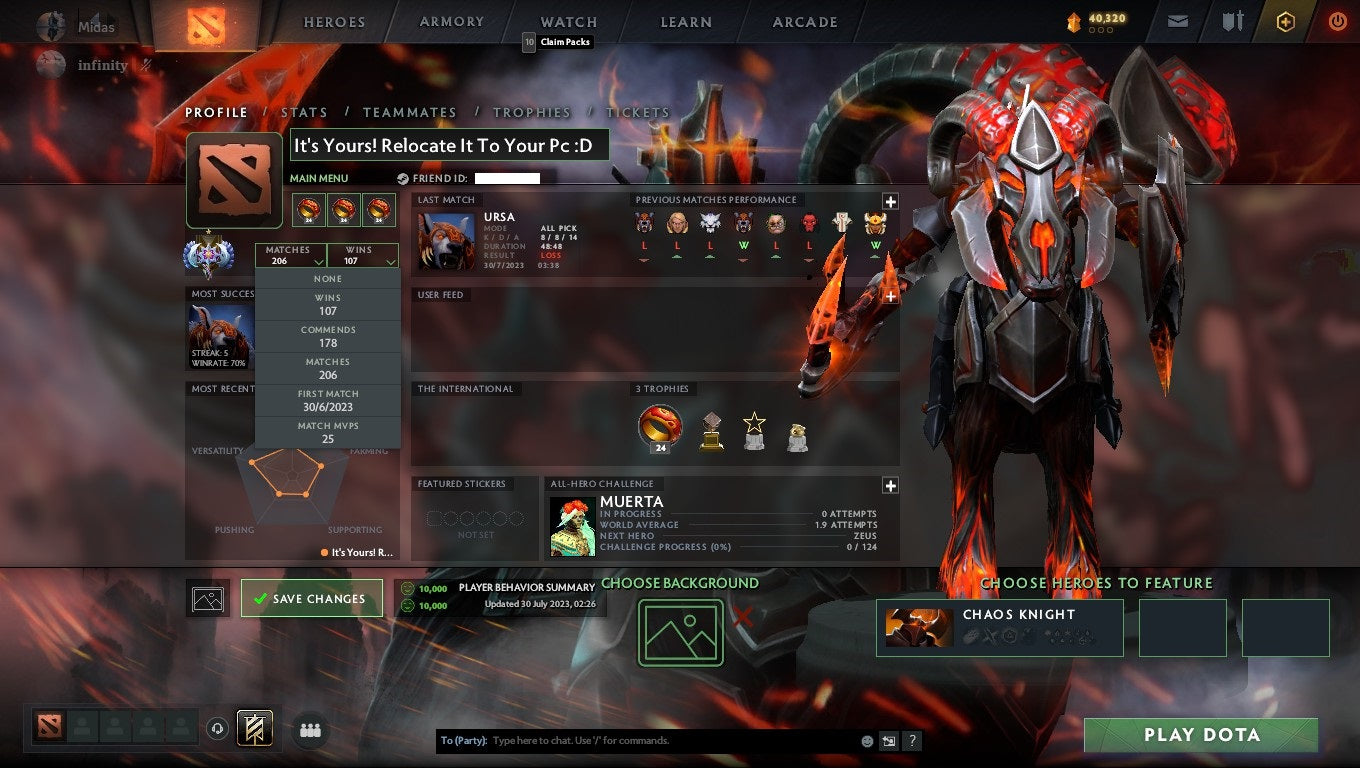This screenshot has height=768, width=1360.
Task: Open the WINS dropdown
Action: (x=363, y=254)
